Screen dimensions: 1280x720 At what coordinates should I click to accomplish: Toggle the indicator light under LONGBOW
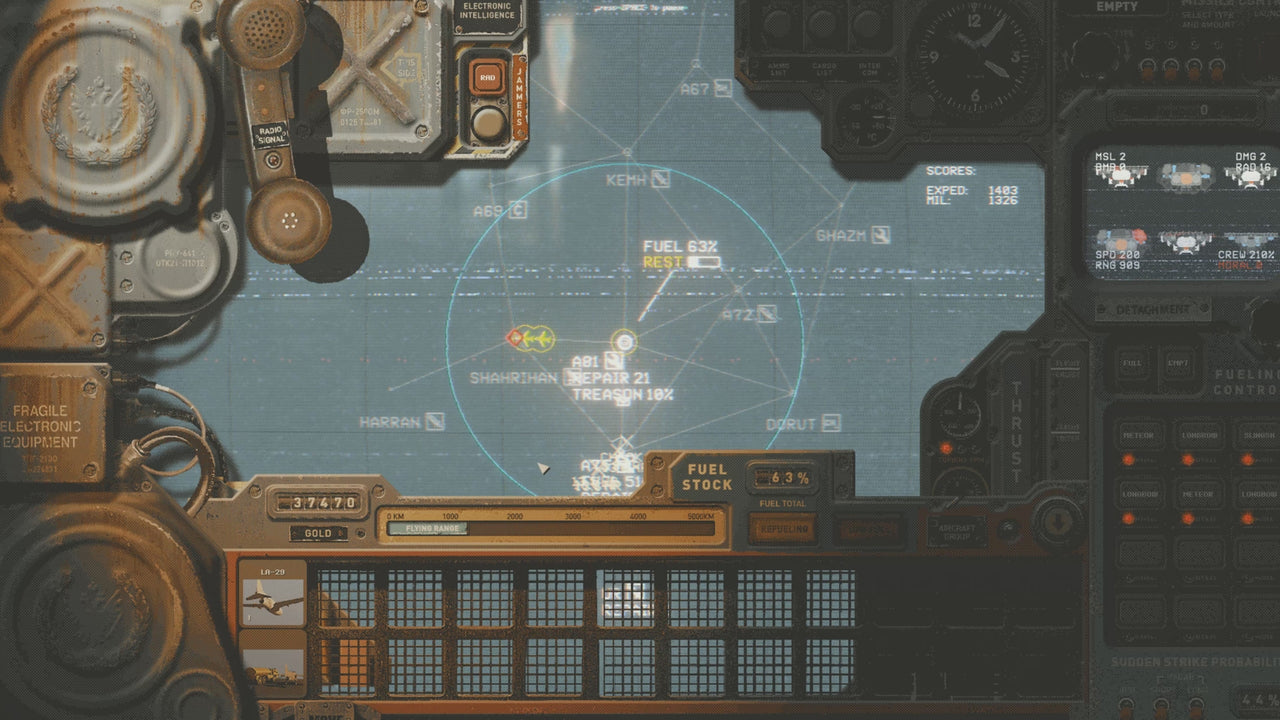click(x=1188, y=458)
